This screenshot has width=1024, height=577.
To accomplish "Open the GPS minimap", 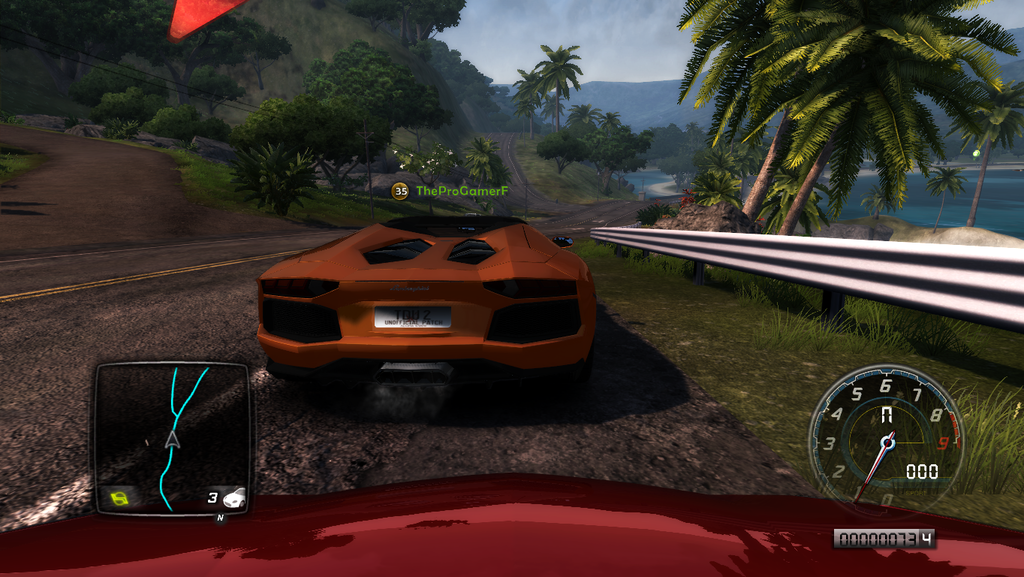I will pyautogui.click(x=171, y=437).
